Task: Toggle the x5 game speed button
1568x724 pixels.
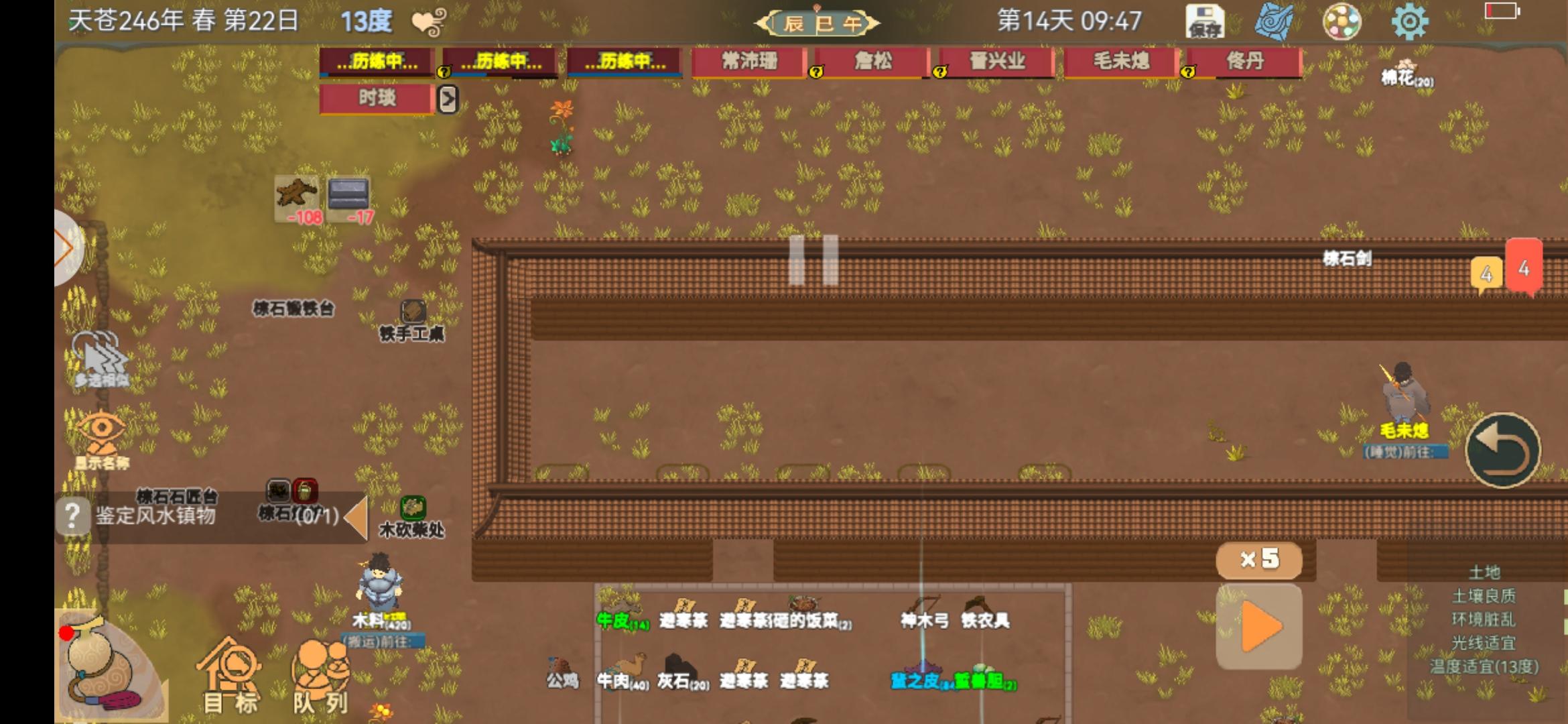Action: pos(1258,560)
